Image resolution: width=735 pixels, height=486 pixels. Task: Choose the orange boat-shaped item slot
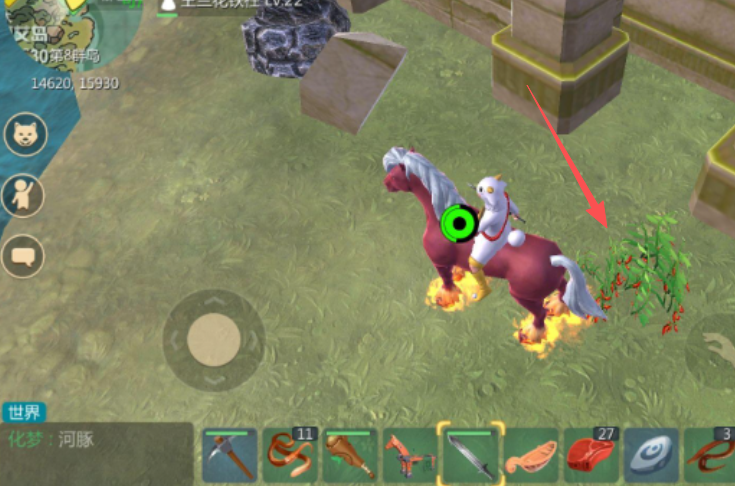tap(530, 456)
